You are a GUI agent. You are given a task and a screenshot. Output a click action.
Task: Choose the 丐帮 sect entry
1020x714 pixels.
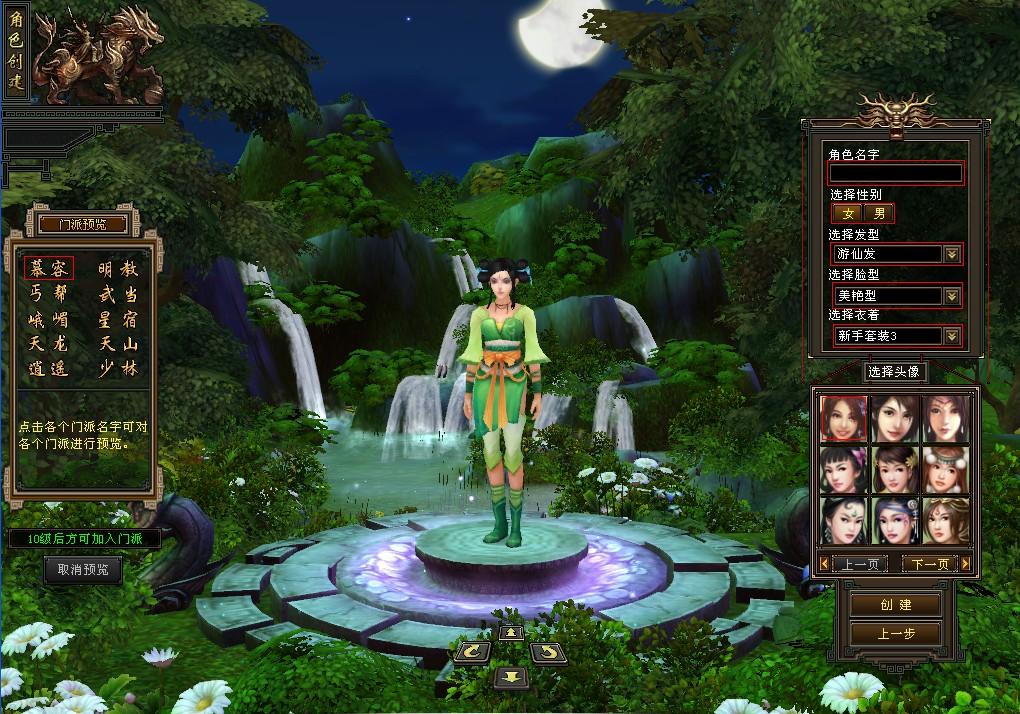point(49,294)
